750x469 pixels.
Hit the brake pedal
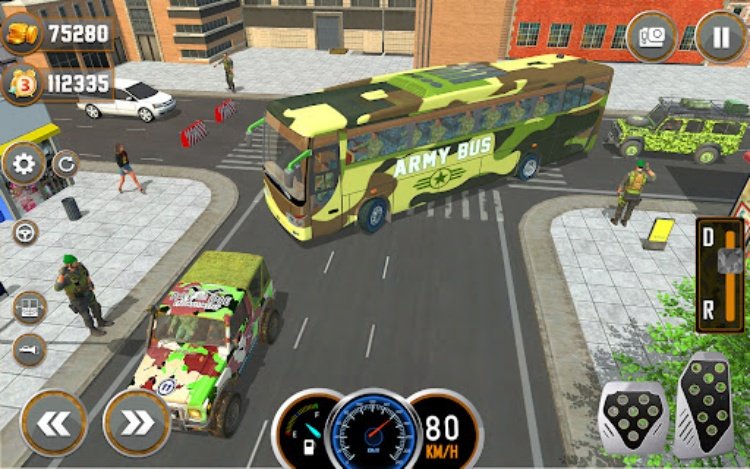tap(632, 412)
